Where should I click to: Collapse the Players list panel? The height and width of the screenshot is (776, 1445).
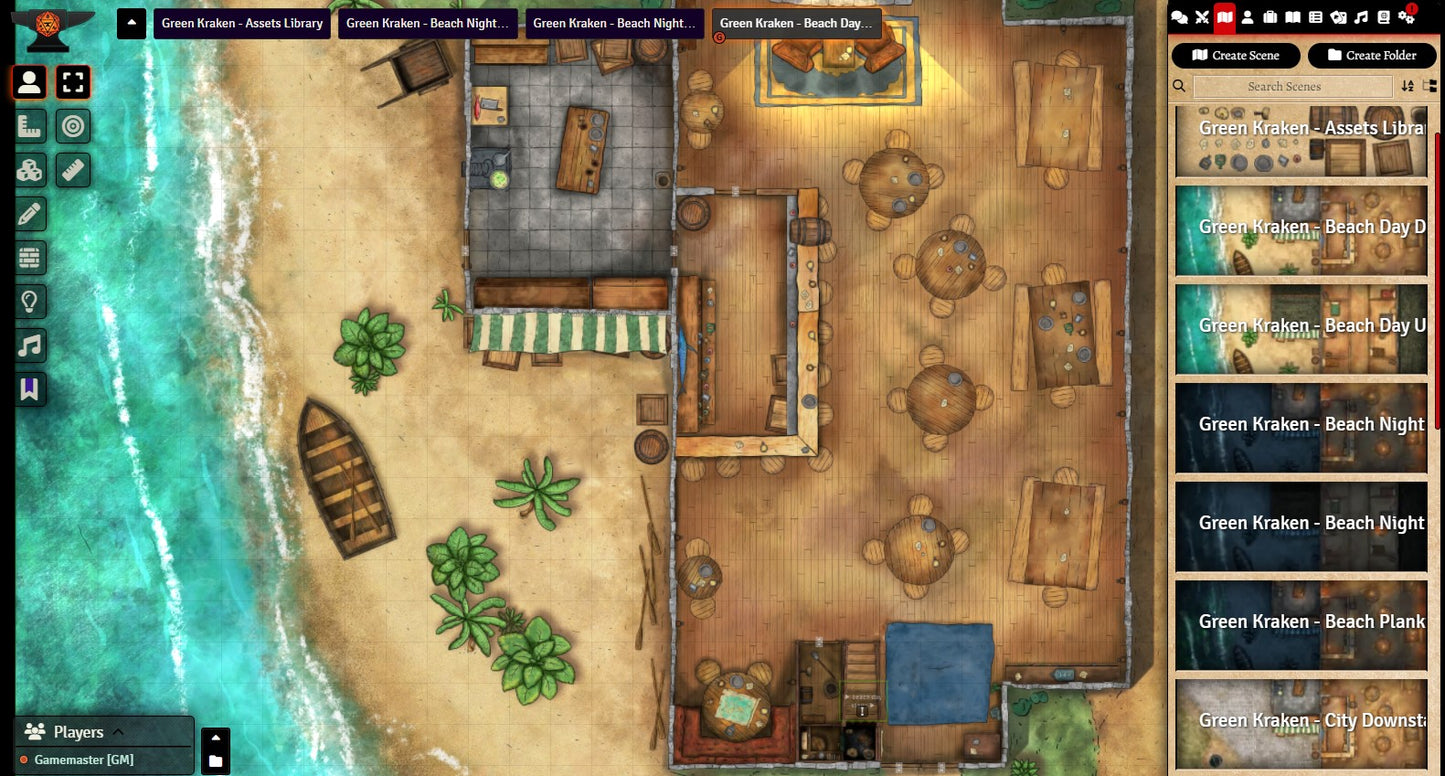point(117,732)
